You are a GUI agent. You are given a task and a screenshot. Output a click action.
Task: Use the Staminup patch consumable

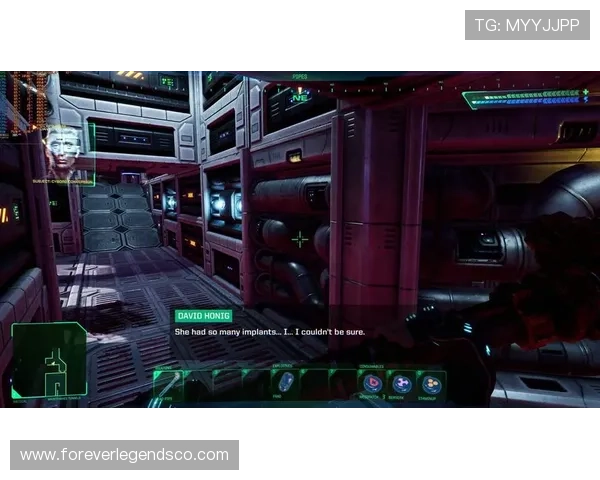(x=431, y=383)
